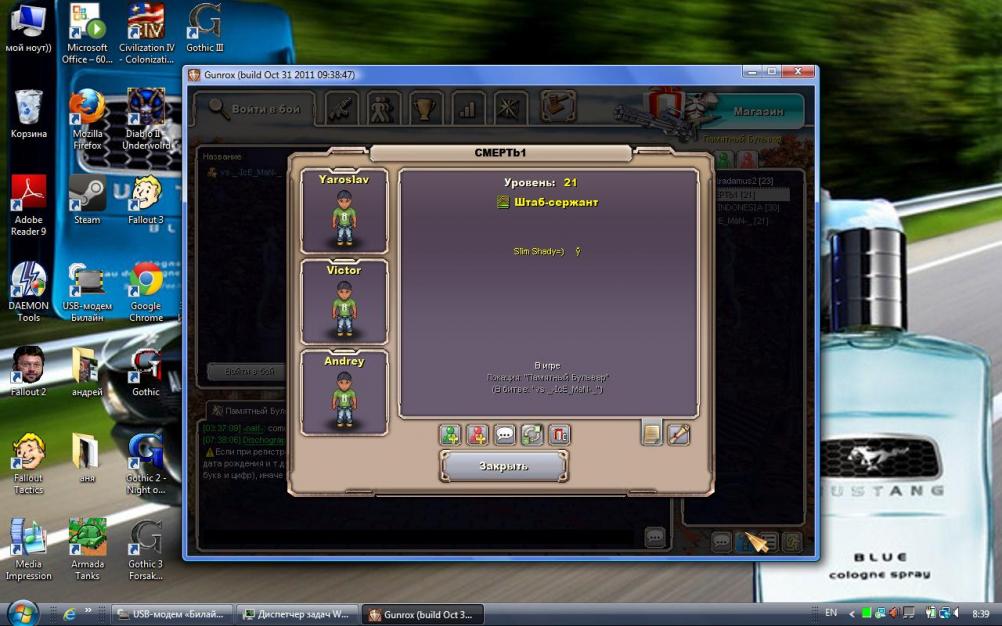Add player to friends with green icon
The height and width of the screenshot is (626, 1002).
pos(451,435)
